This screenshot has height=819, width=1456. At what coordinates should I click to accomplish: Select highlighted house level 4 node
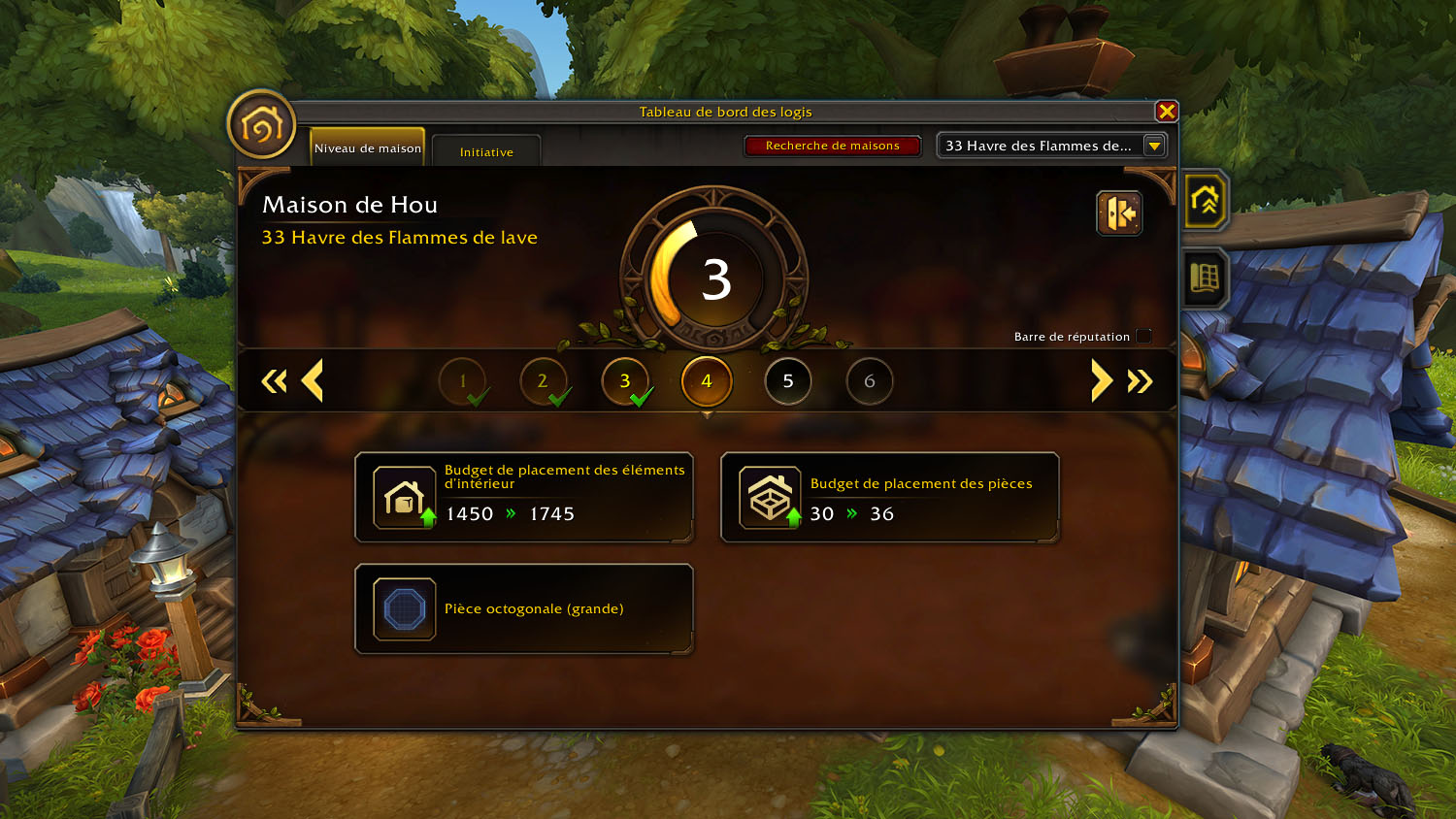tap(707, 381)
